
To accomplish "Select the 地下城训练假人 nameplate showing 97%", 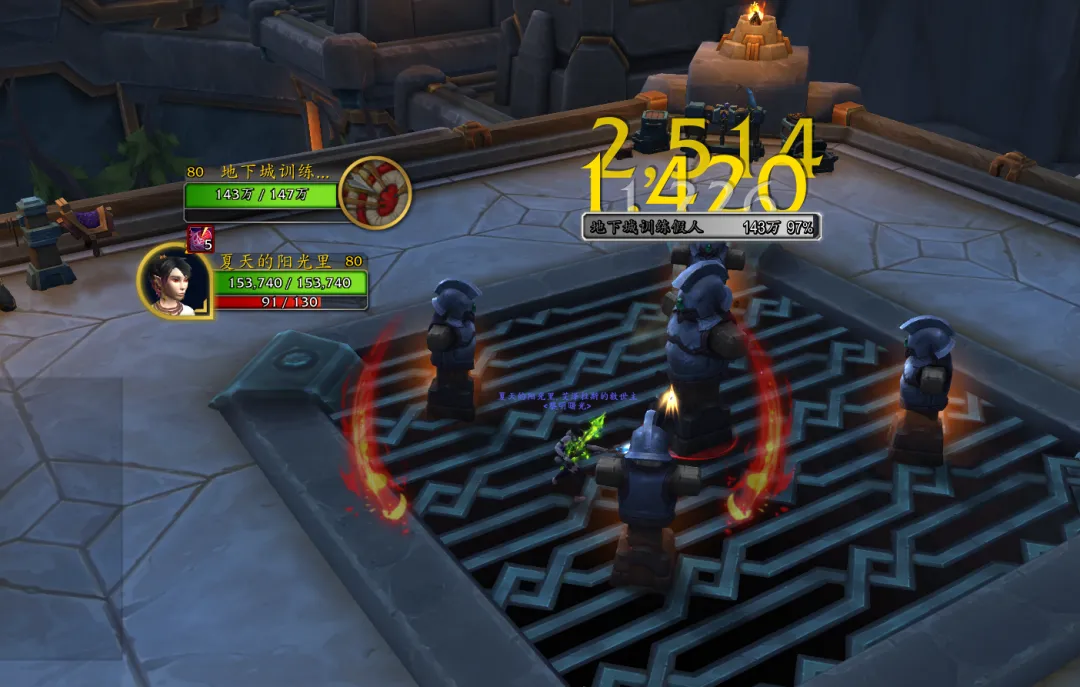I will click(x=701, y=227).
